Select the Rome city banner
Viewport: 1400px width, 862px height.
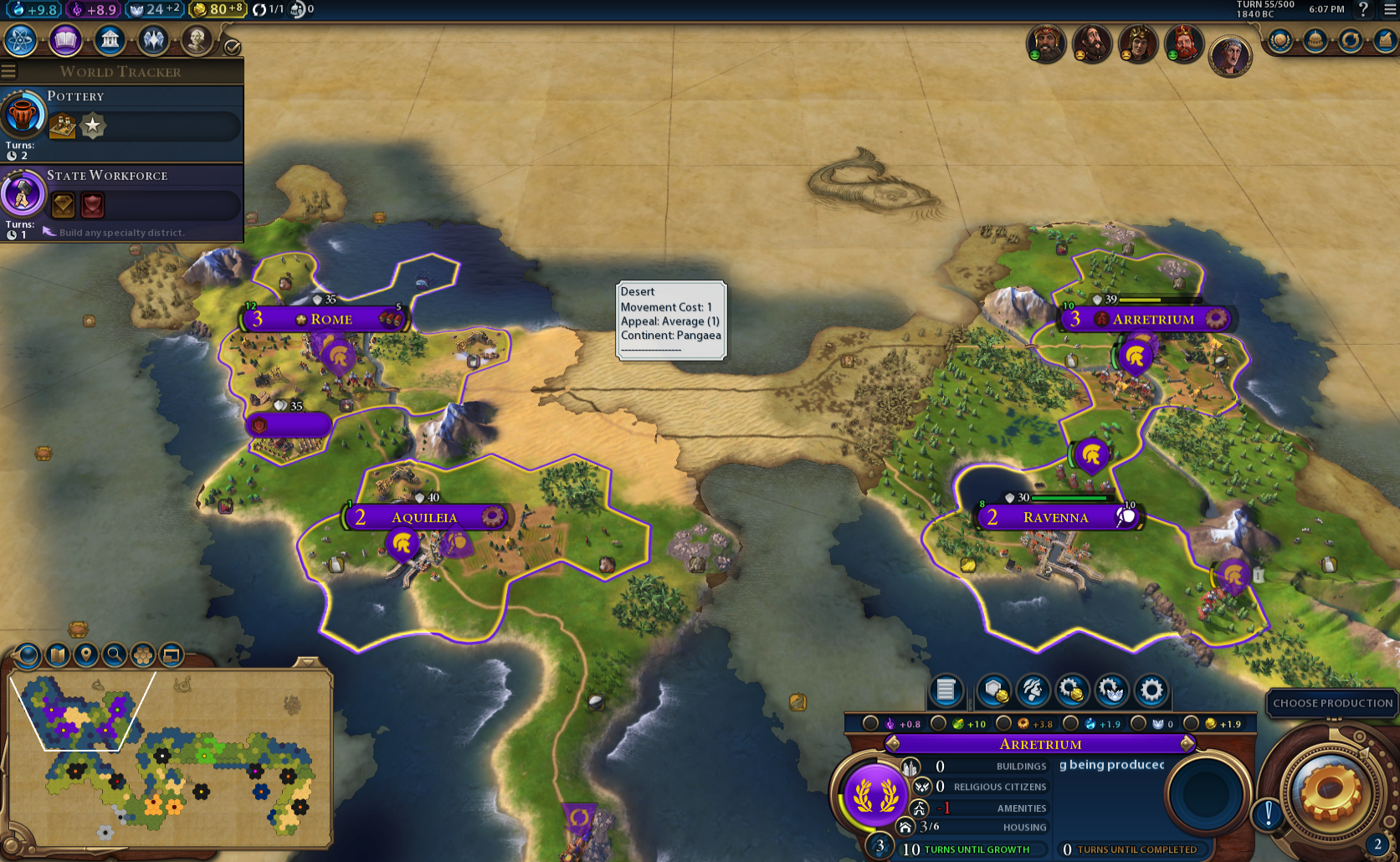pyautogui.click(x=331, y=318)
